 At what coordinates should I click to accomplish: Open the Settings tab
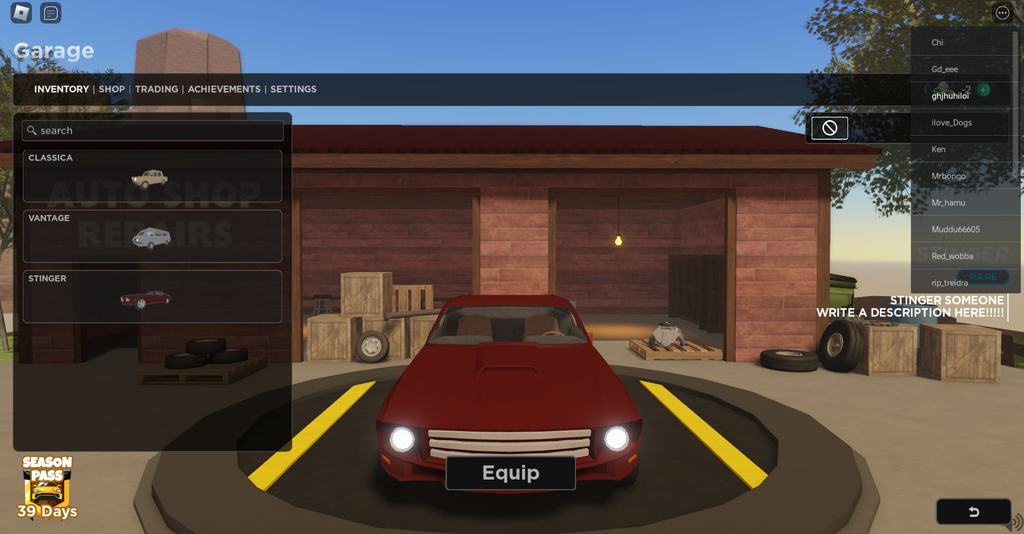click(x=293, y=89)
